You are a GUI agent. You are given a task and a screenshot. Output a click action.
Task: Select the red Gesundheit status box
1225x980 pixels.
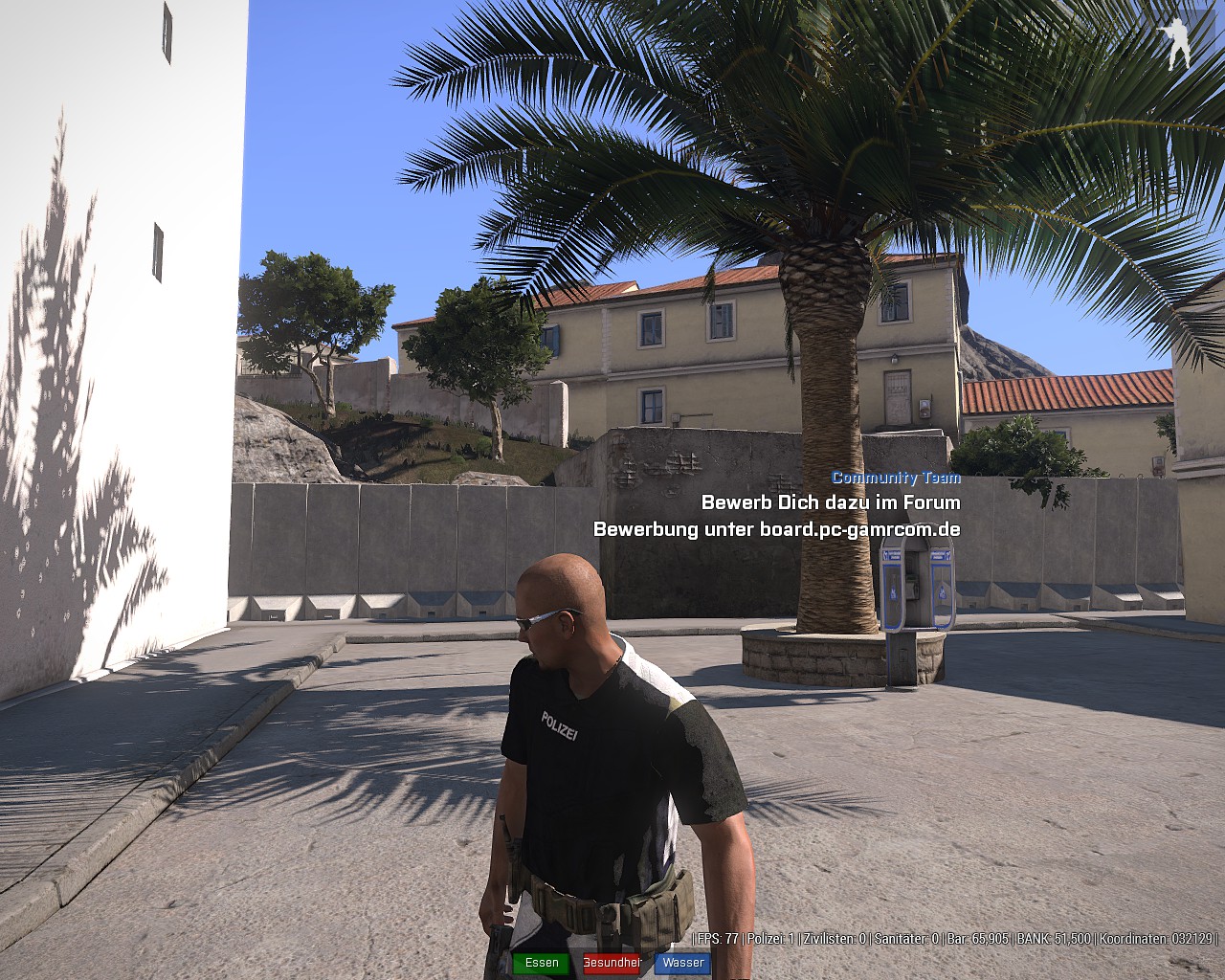pos(612,963)
